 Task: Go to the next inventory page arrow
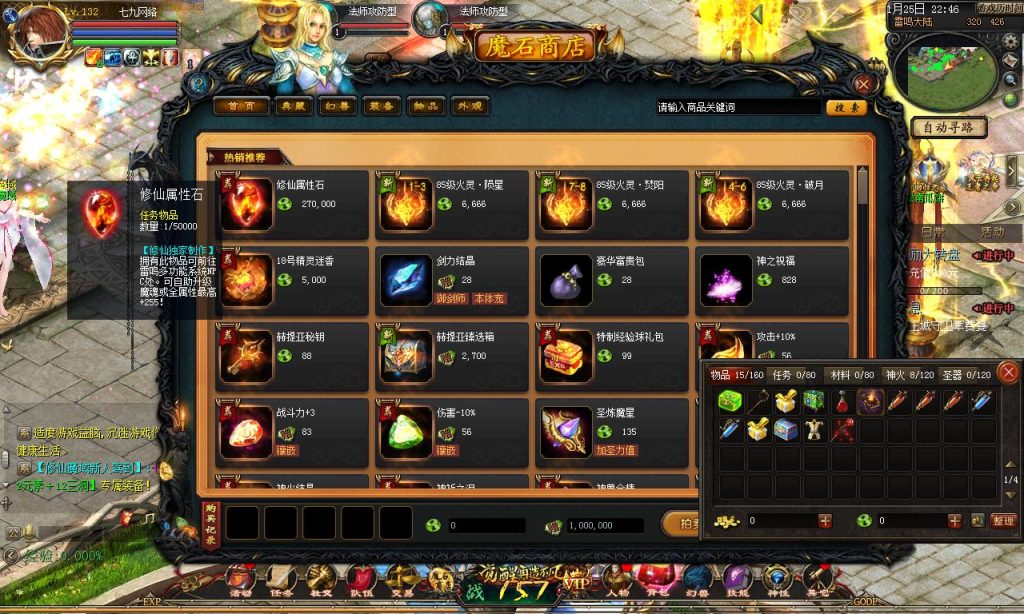[x=1011, y=497]
